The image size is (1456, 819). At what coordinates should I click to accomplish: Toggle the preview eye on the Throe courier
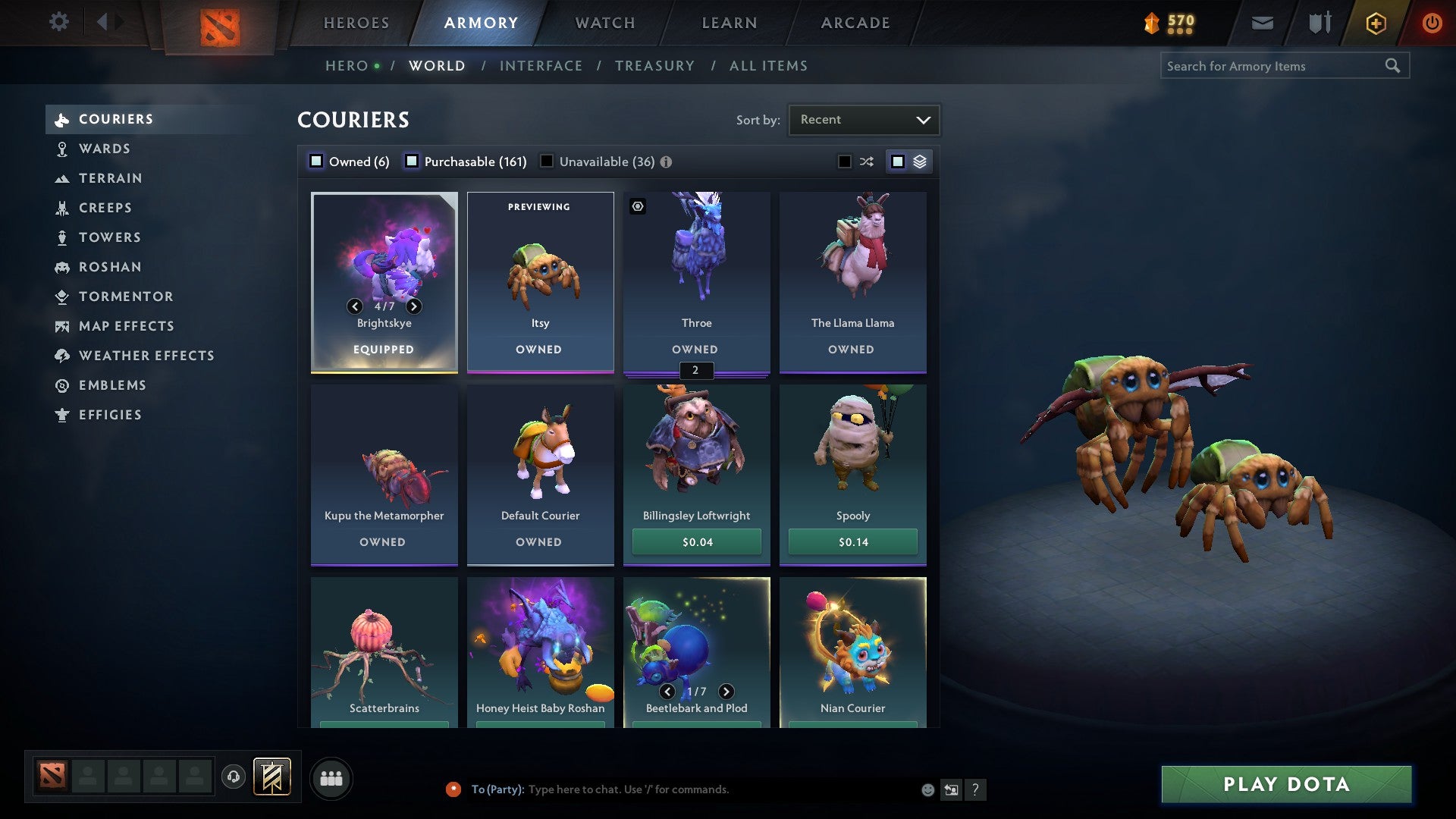[639, 206]
